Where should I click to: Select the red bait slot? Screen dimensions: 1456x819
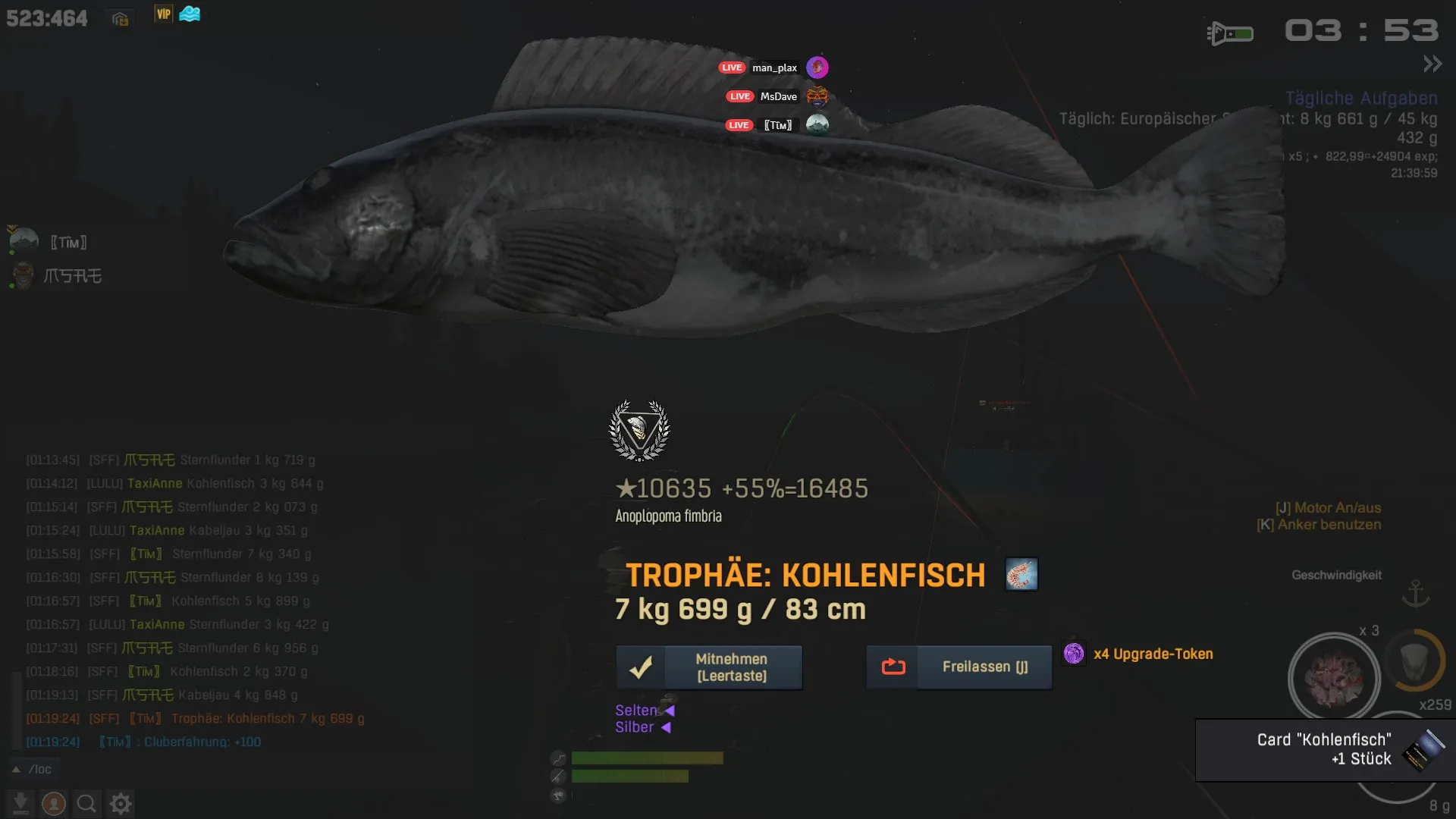(1333, 677)
